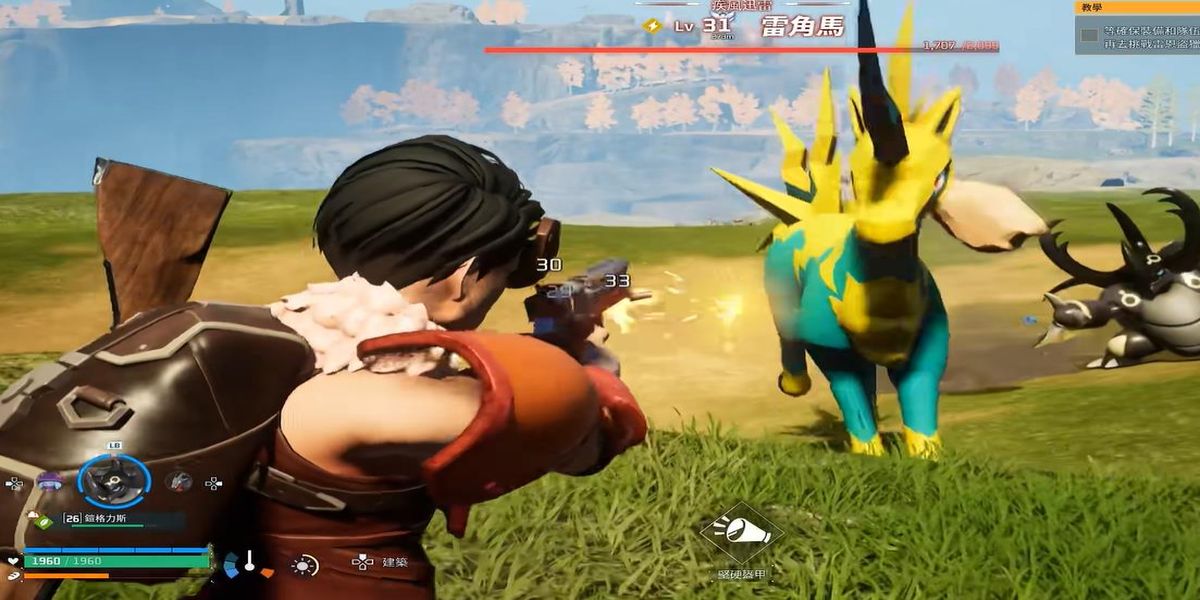Check the sun time-of-day indicator
This screenshot has width=1200, height=600.
303,564
